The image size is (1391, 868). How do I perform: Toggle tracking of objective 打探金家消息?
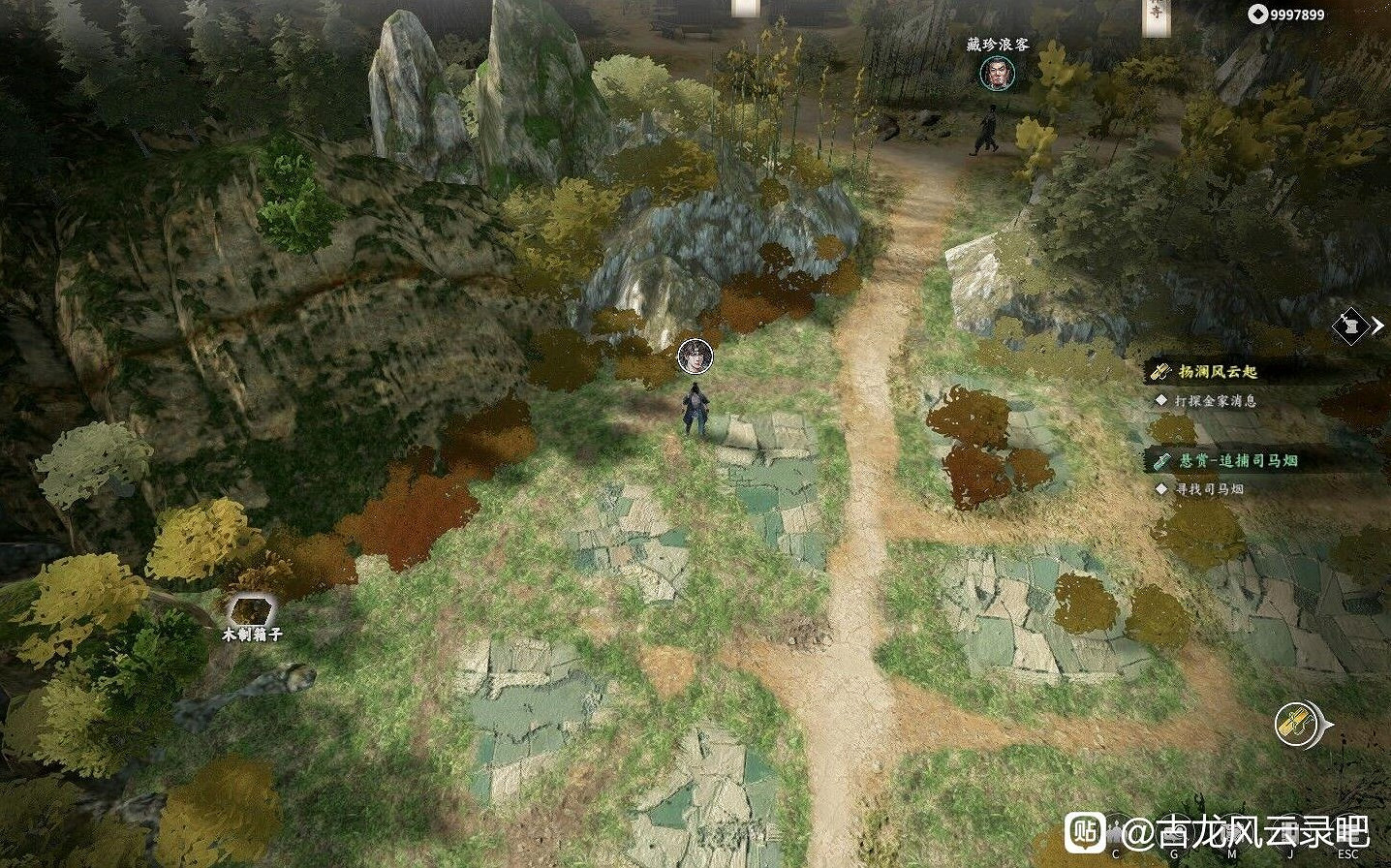click(x=1161, y=399)
